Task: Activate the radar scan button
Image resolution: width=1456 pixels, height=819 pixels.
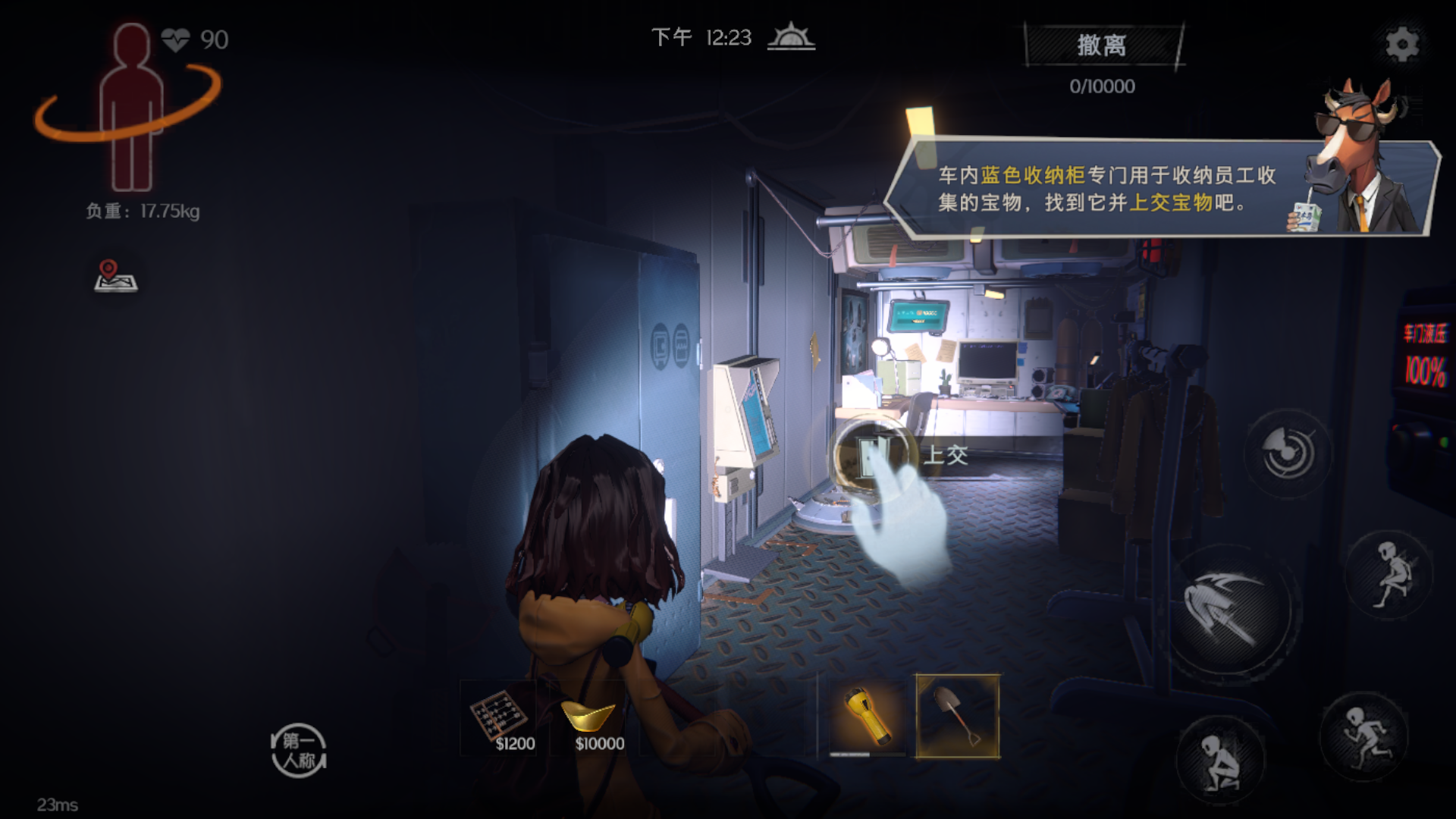Action: [x=1288, y=453]
